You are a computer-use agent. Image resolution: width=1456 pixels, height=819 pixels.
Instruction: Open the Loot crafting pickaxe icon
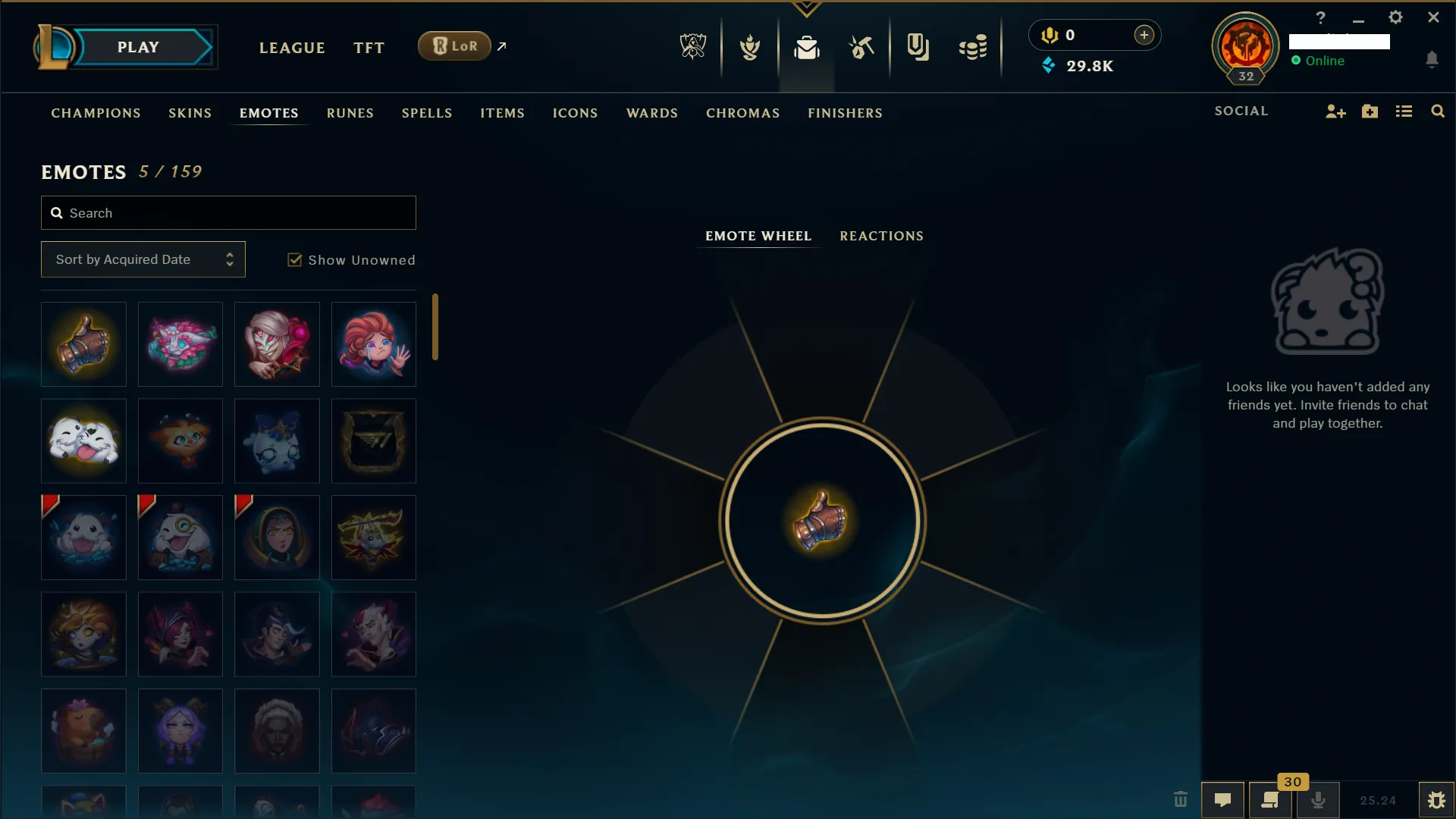click(862, 47)
